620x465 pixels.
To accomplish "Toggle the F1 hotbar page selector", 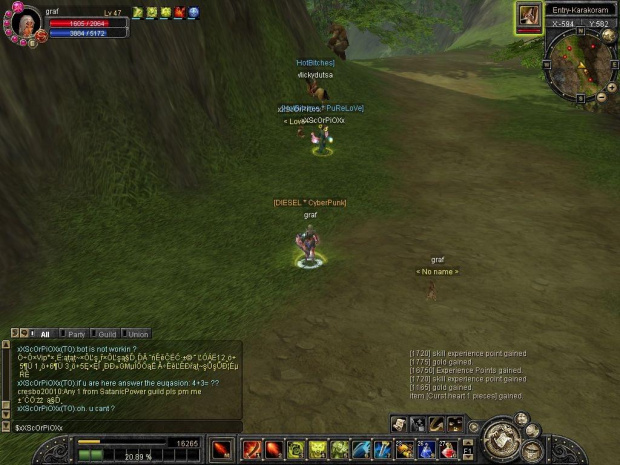I will pos(468,450).
